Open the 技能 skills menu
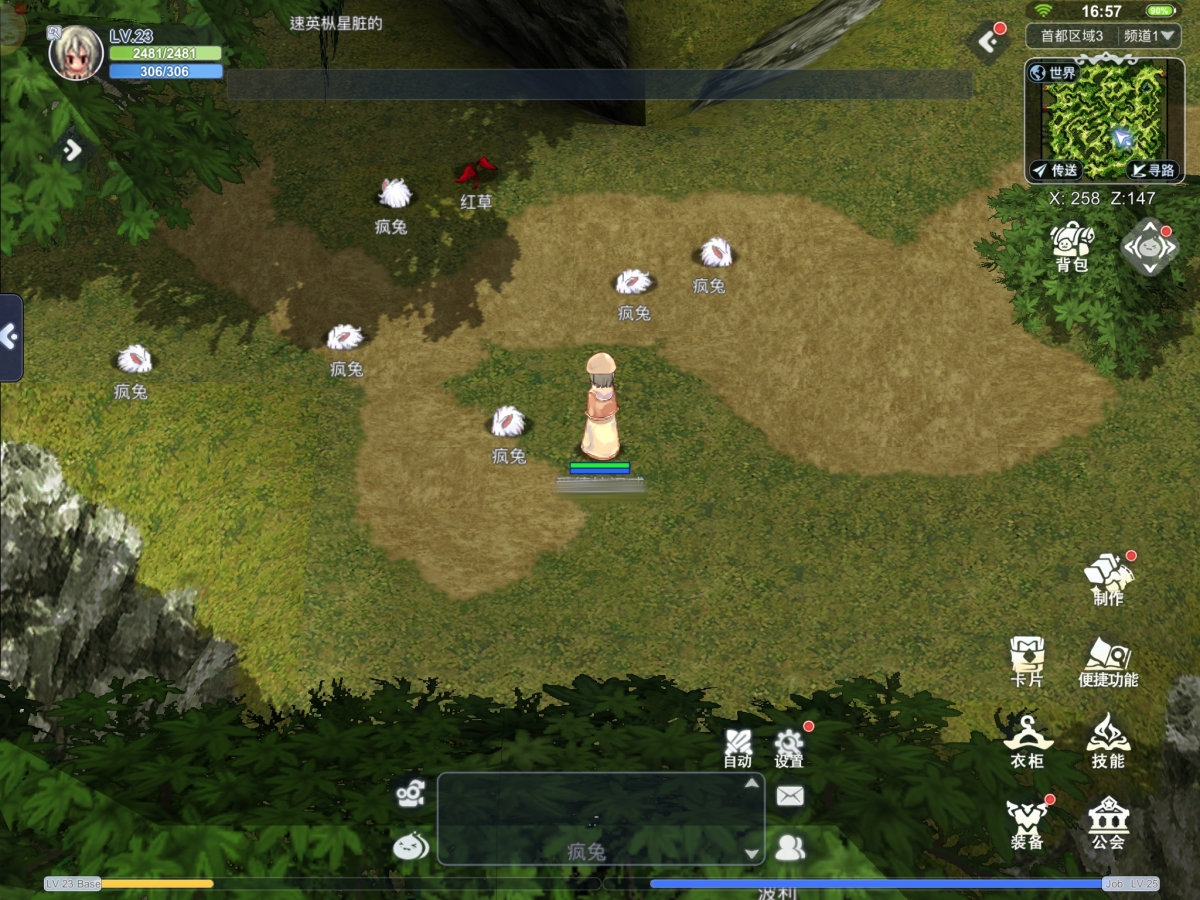 click(1108, 742)
